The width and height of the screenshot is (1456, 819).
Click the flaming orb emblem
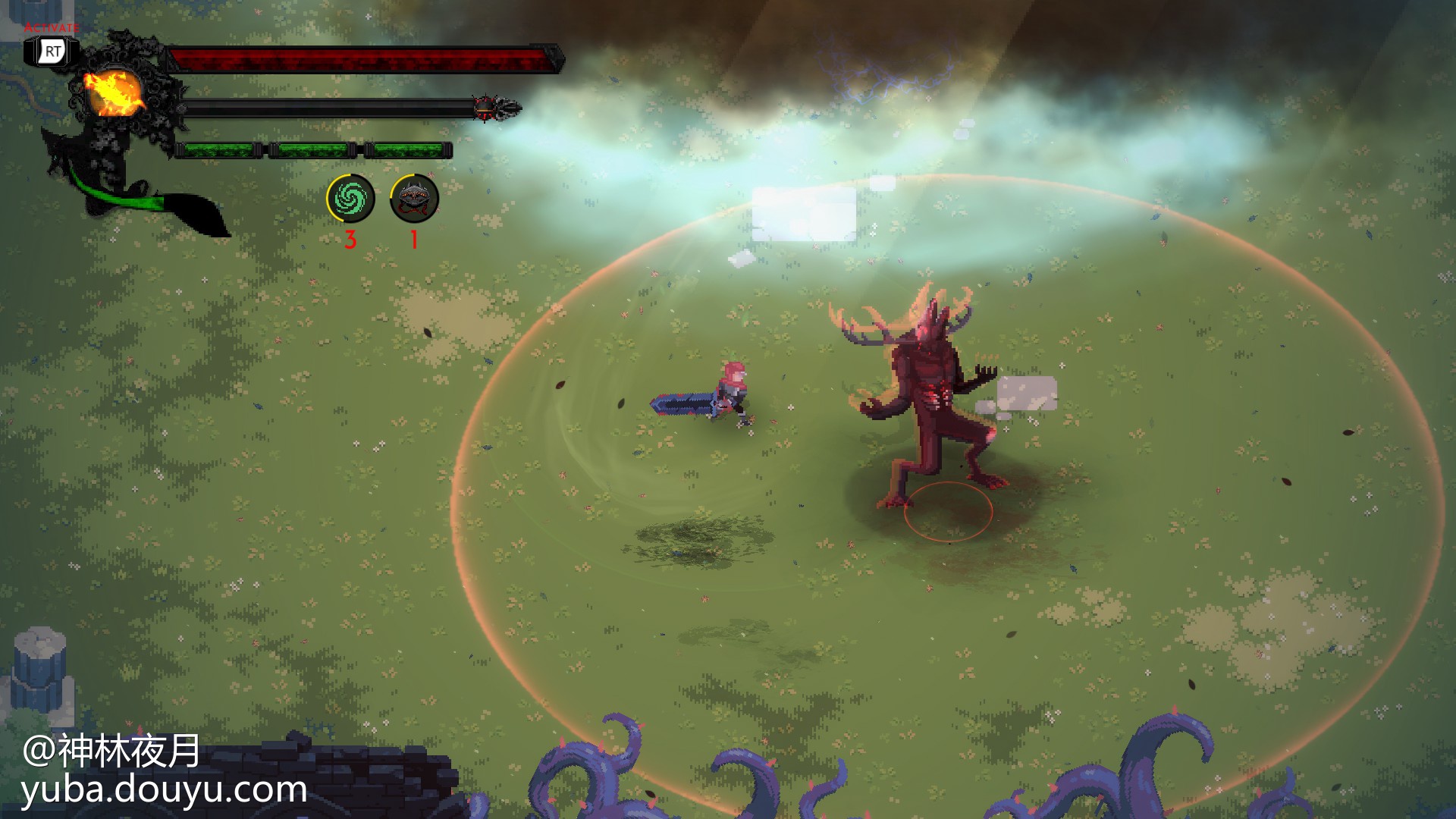tap(114, 93)
